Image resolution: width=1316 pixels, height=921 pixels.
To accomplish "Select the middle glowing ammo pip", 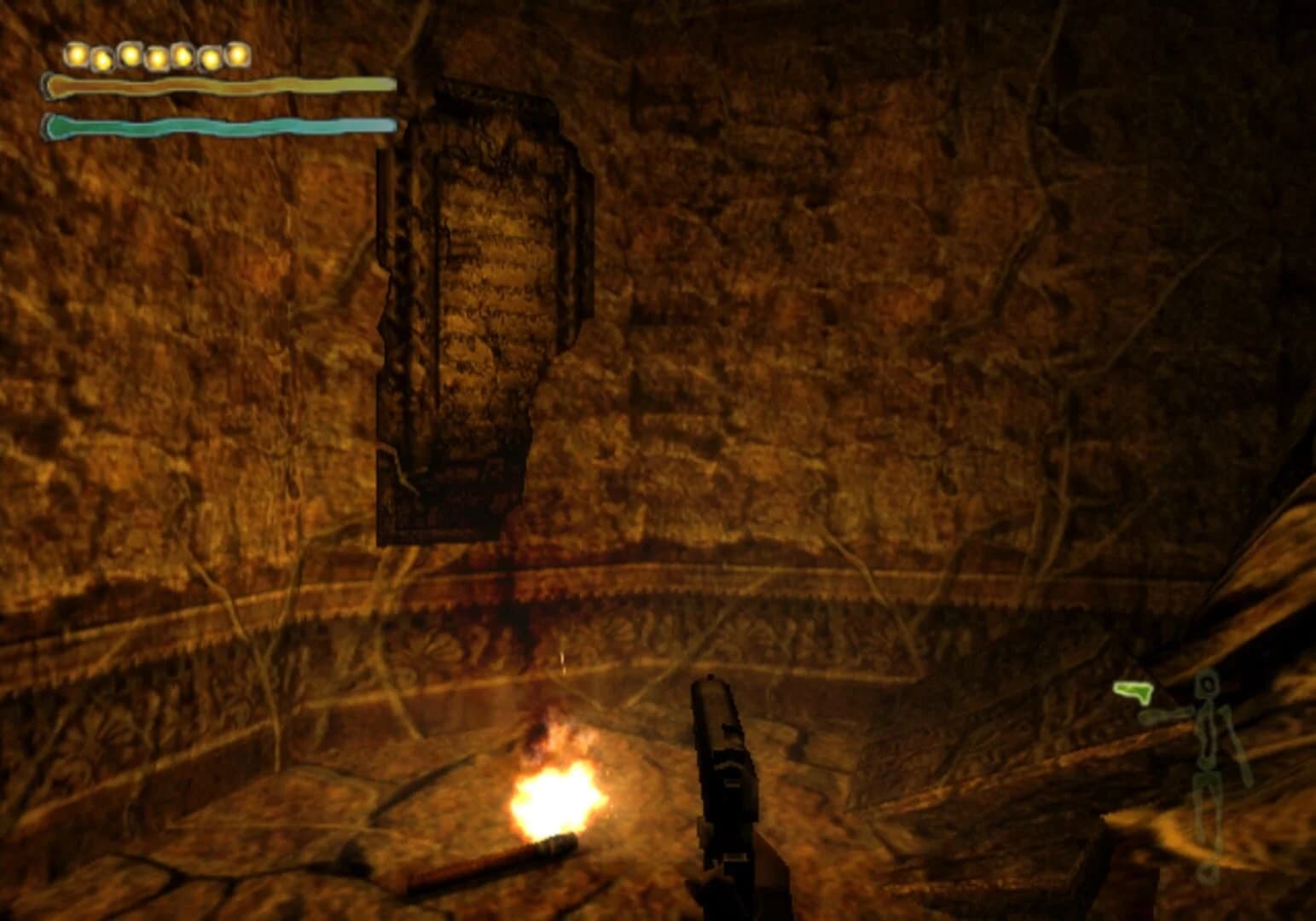I will click(x=158, y=56).
